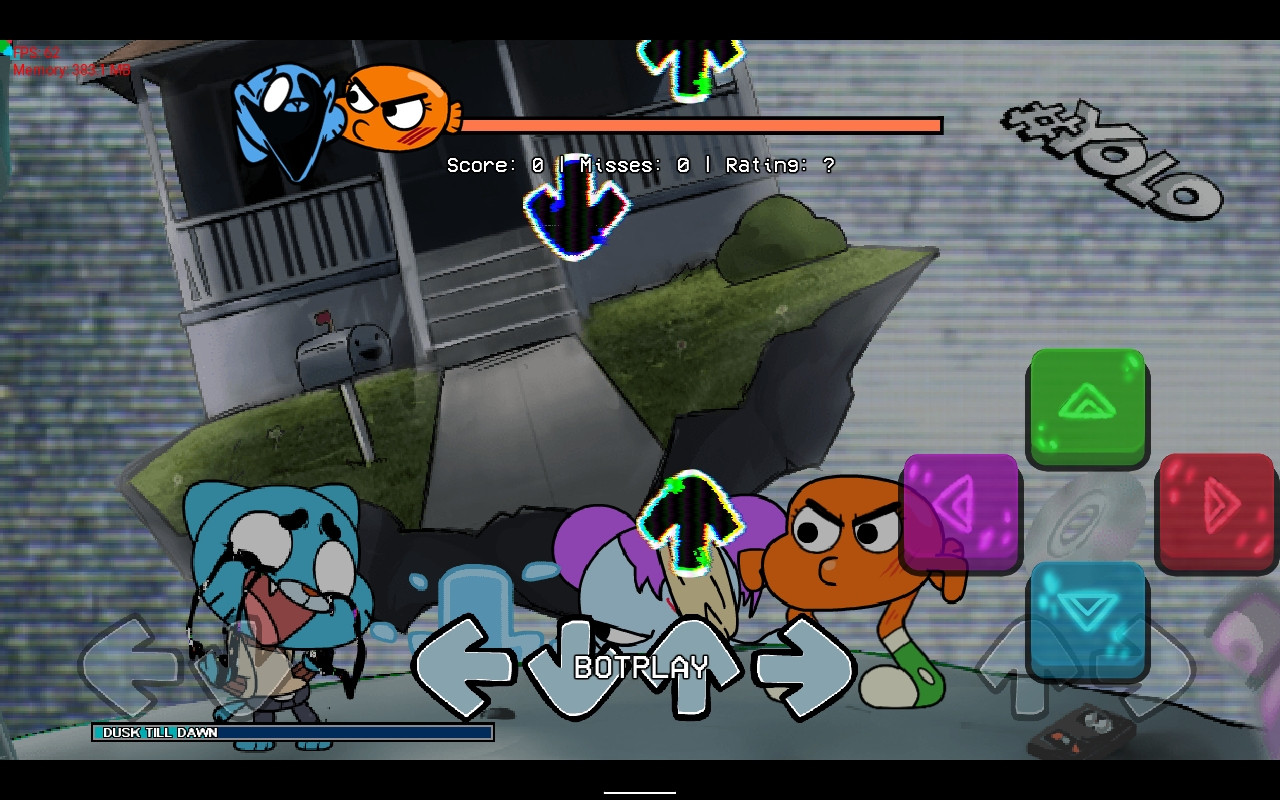Click the FPS counter readout
Image resolution: width=1280 pixels, height=800 pixels.
click(x=40, y=50)
